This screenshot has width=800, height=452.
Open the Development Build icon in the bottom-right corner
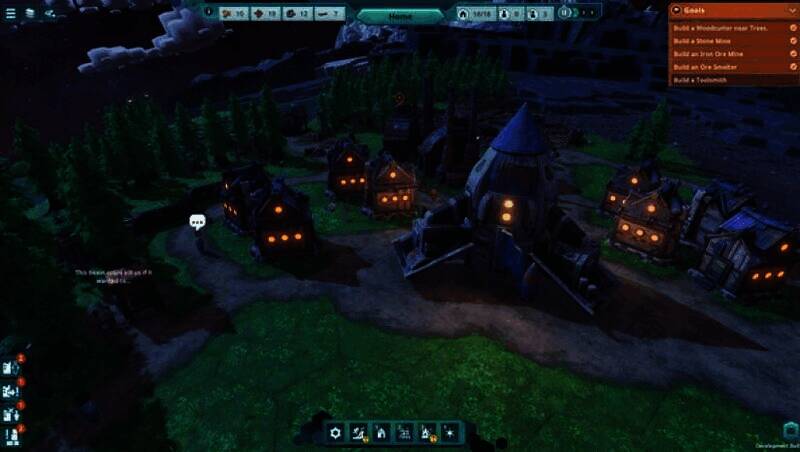[x=790, y=430]
